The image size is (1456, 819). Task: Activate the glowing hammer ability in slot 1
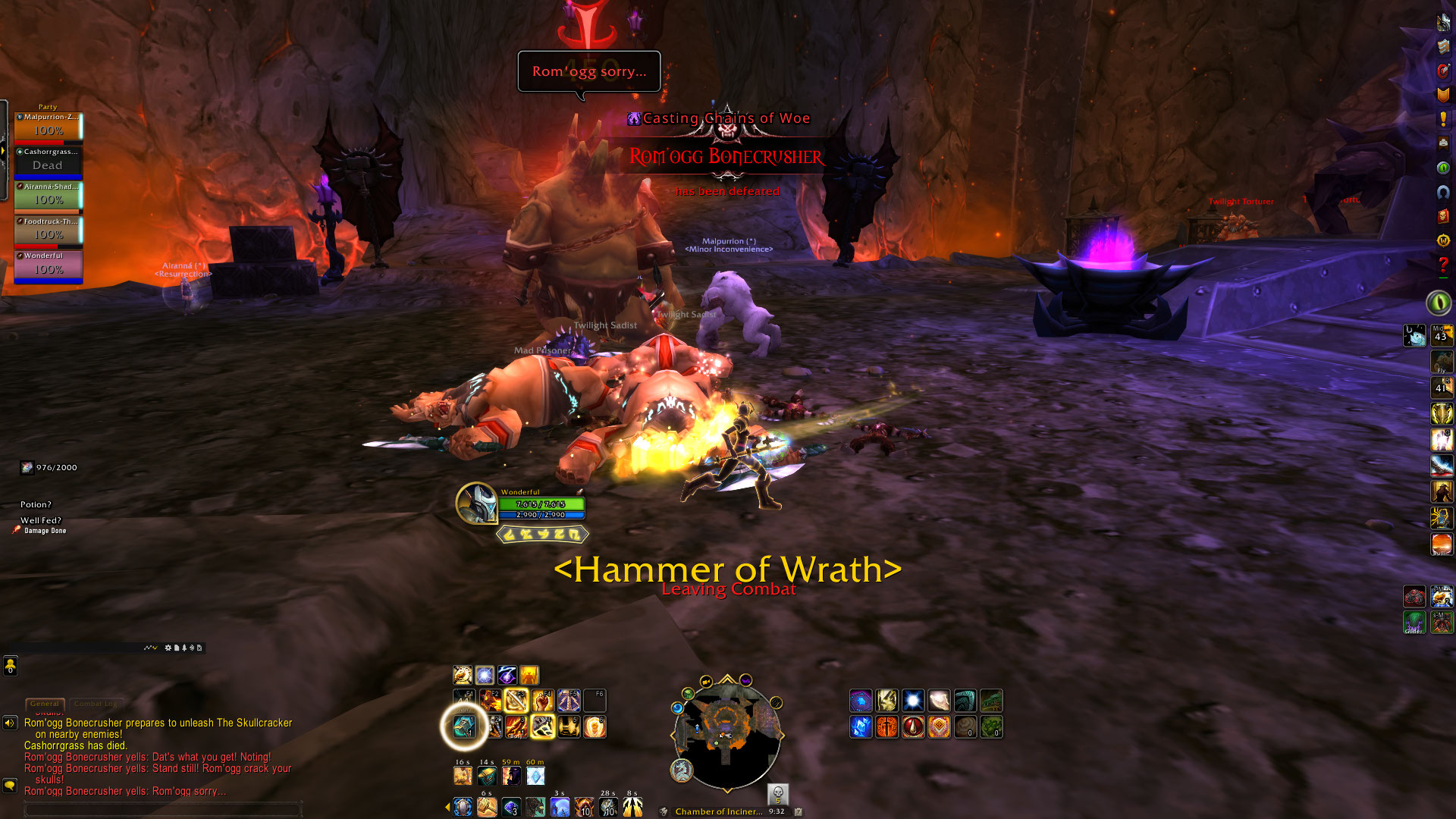464,726
